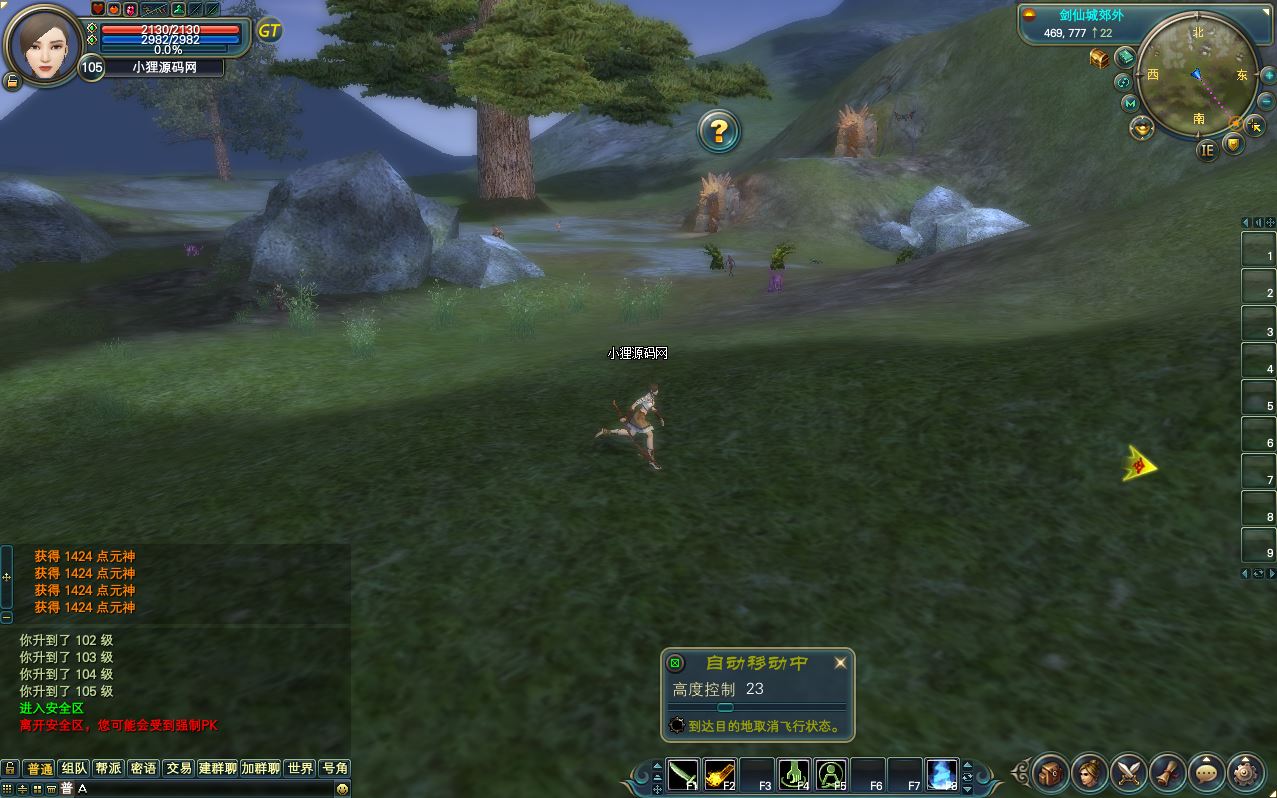Select the 世界 (world) chat channel
The height and width of the screenshot is (798, 1277).
tap(300, 768)
